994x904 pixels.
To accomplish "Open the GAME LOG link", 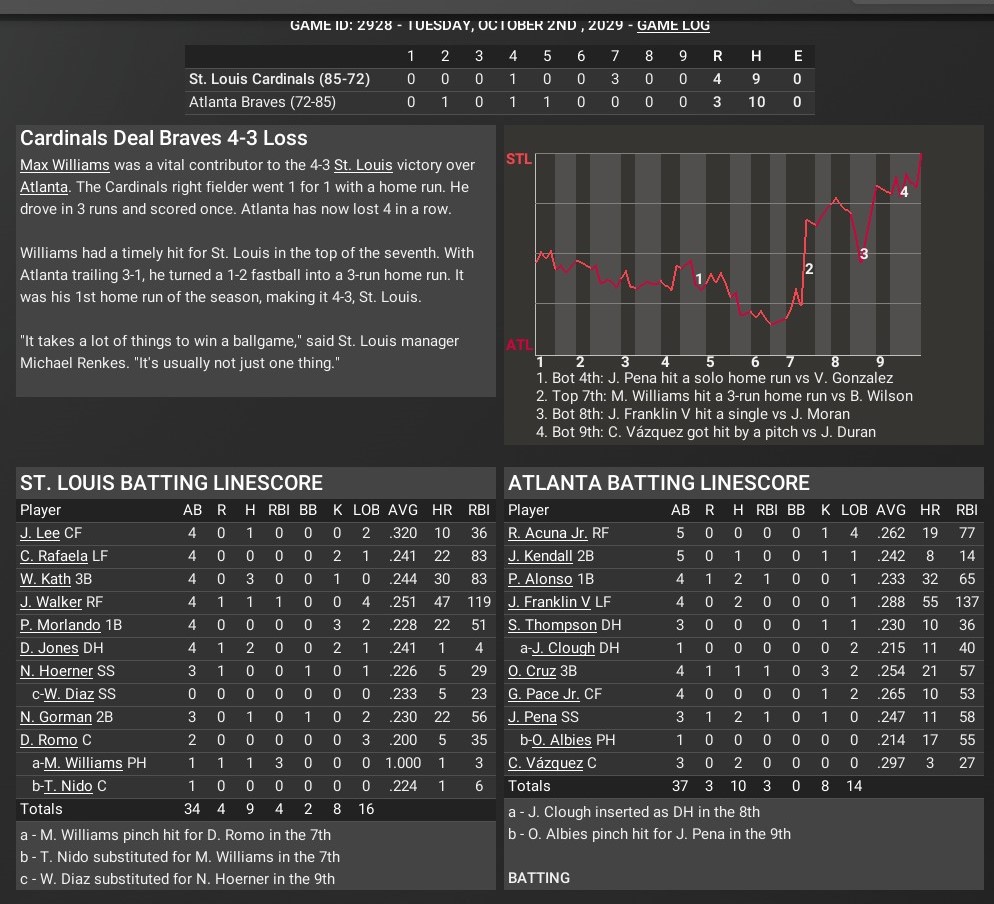I will tap(673, 24).
